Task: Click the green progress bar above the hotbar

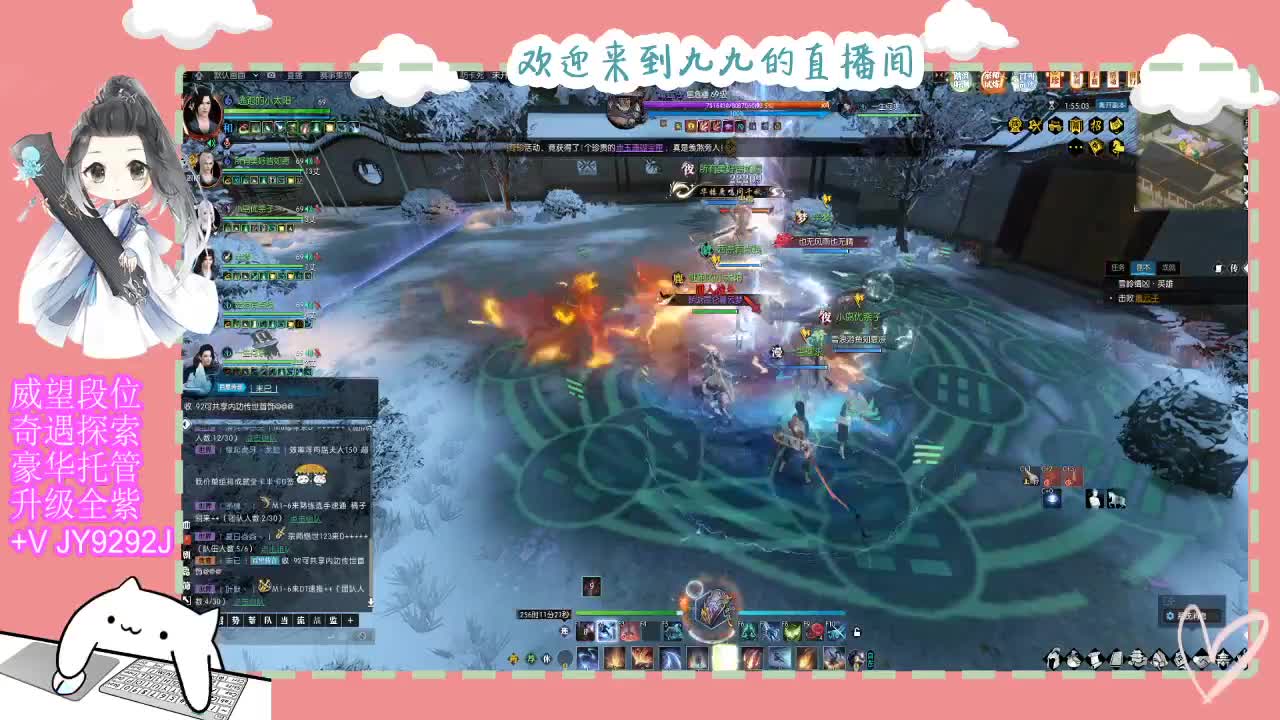Action: coord(626,612)
